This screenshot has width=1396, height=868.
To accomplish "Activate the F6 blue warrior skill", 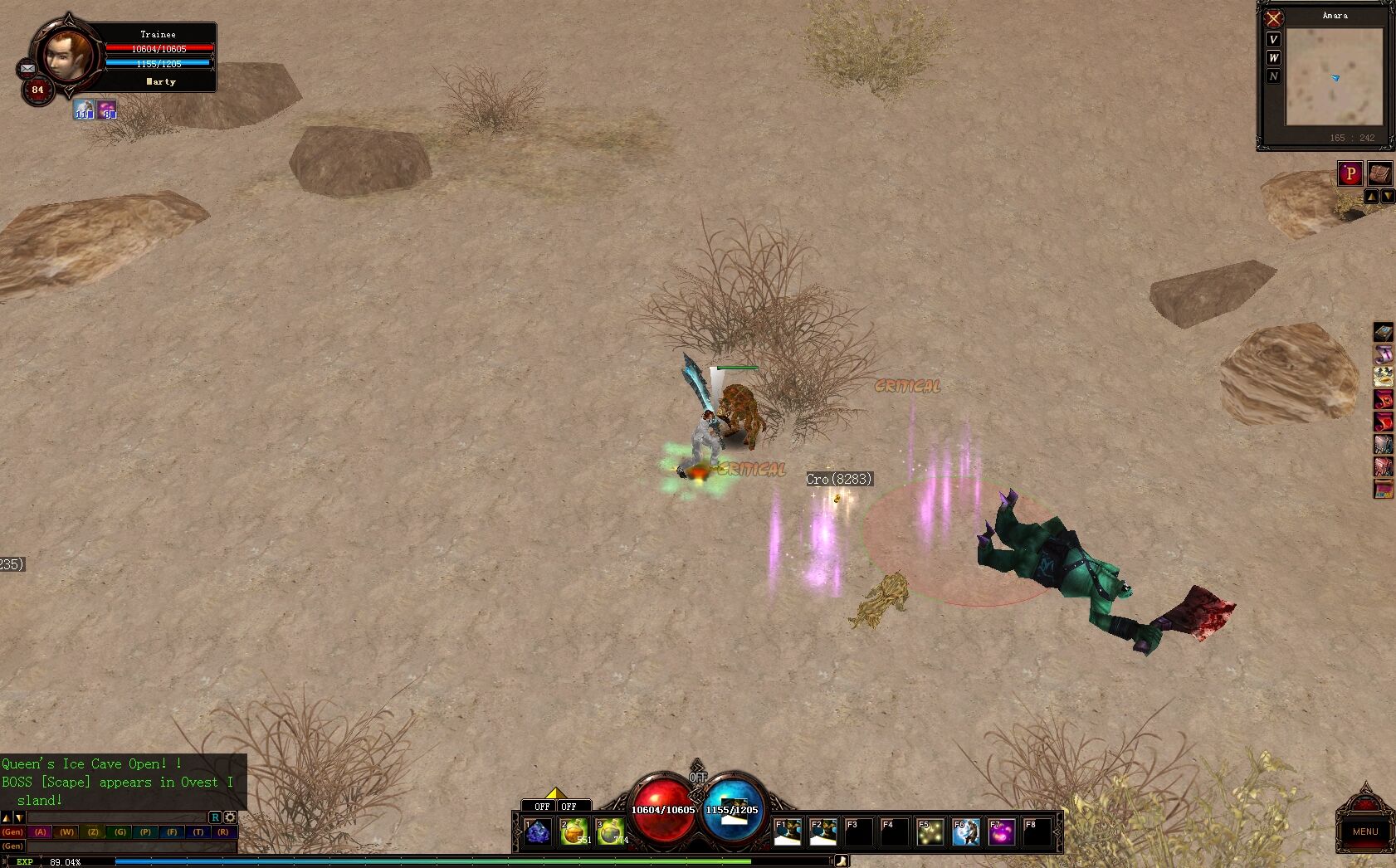I will 966,831.
